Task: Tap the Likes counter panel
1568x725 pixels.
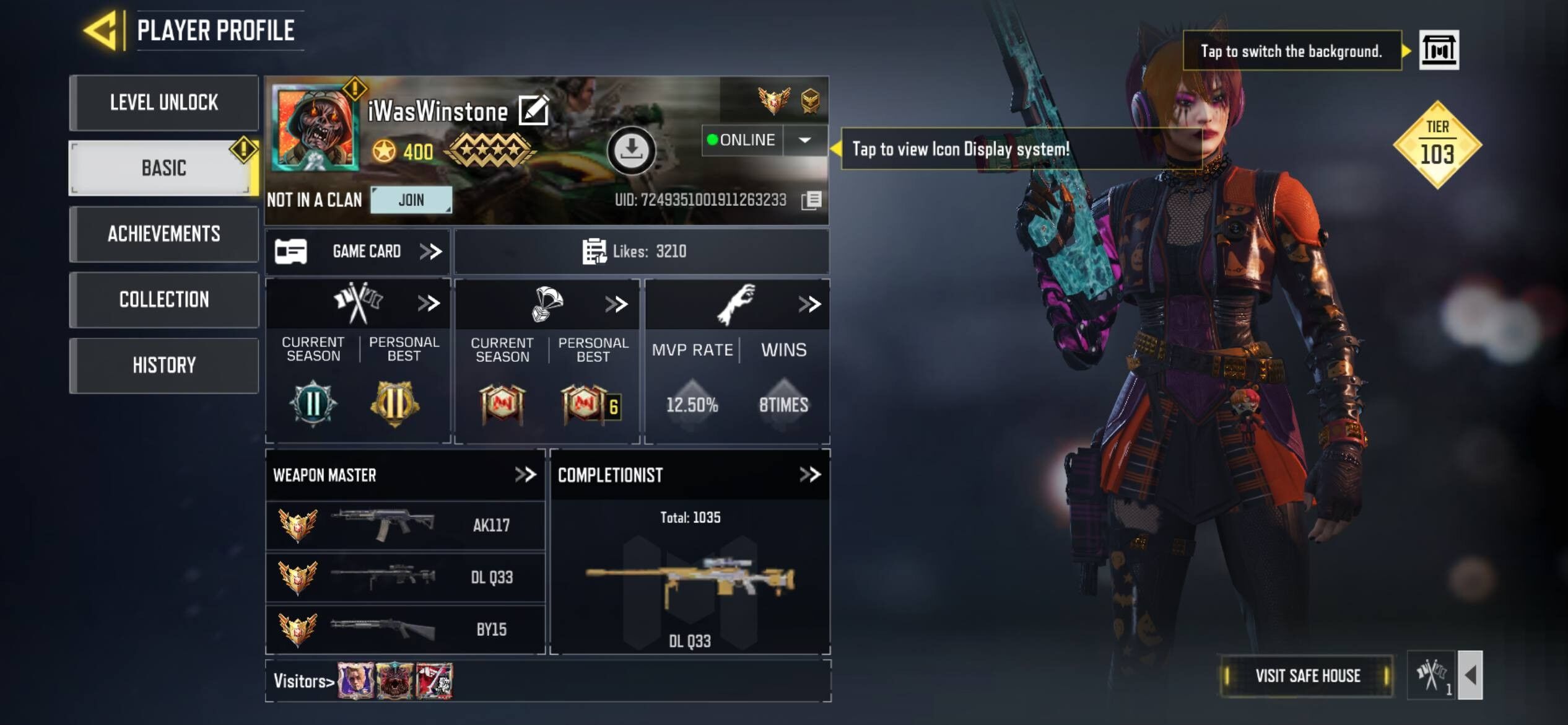Action: (x=641, y=251)
